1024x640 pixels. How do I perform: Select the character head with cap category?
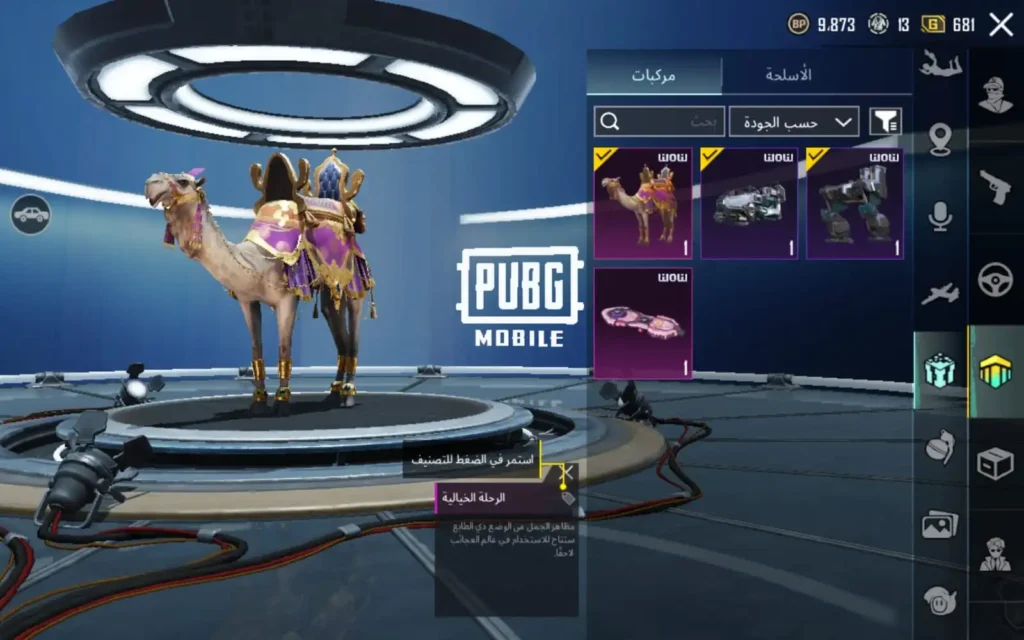[995, 95]
